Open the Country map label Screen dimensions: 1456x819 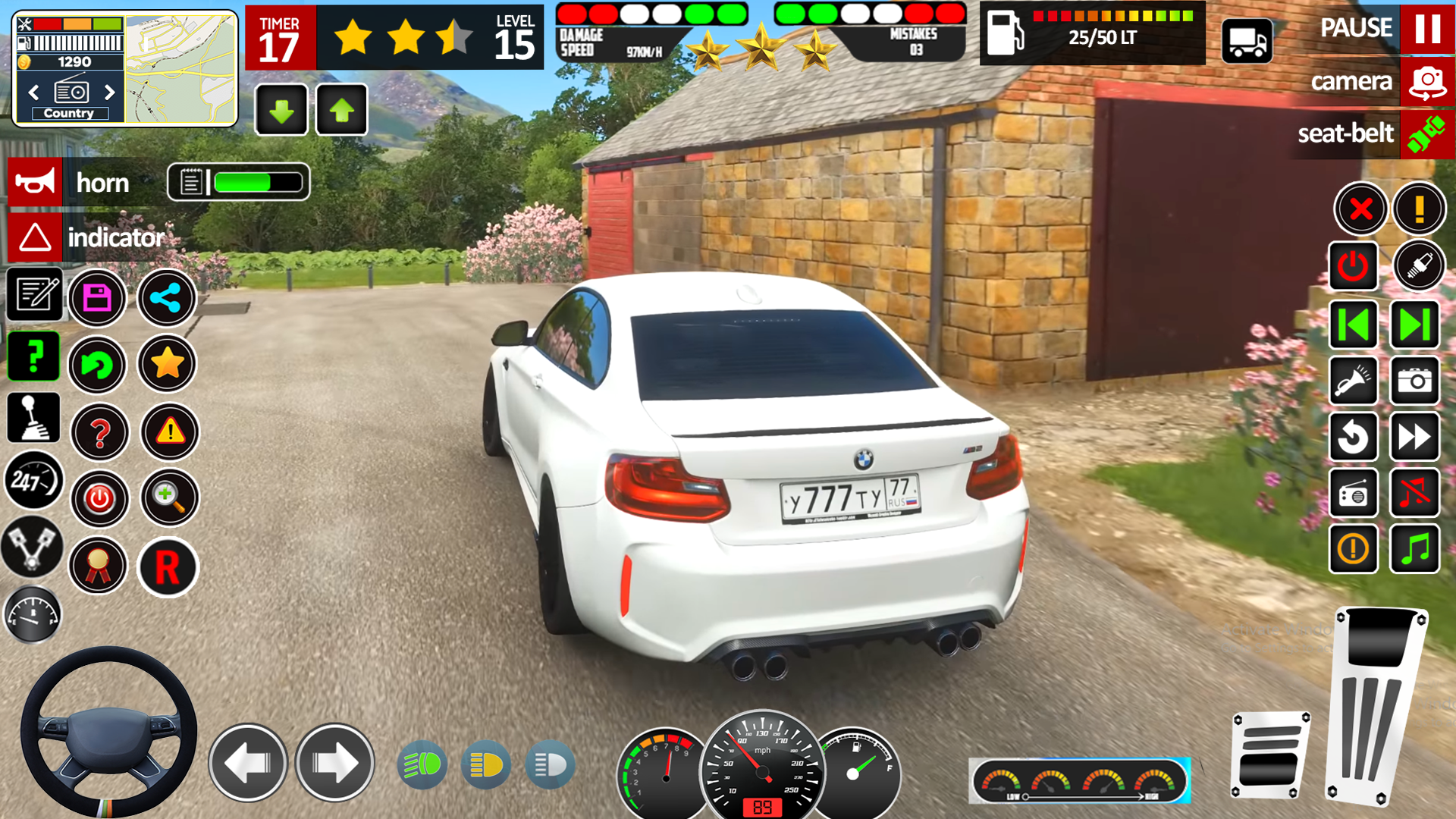click(71, 112)
